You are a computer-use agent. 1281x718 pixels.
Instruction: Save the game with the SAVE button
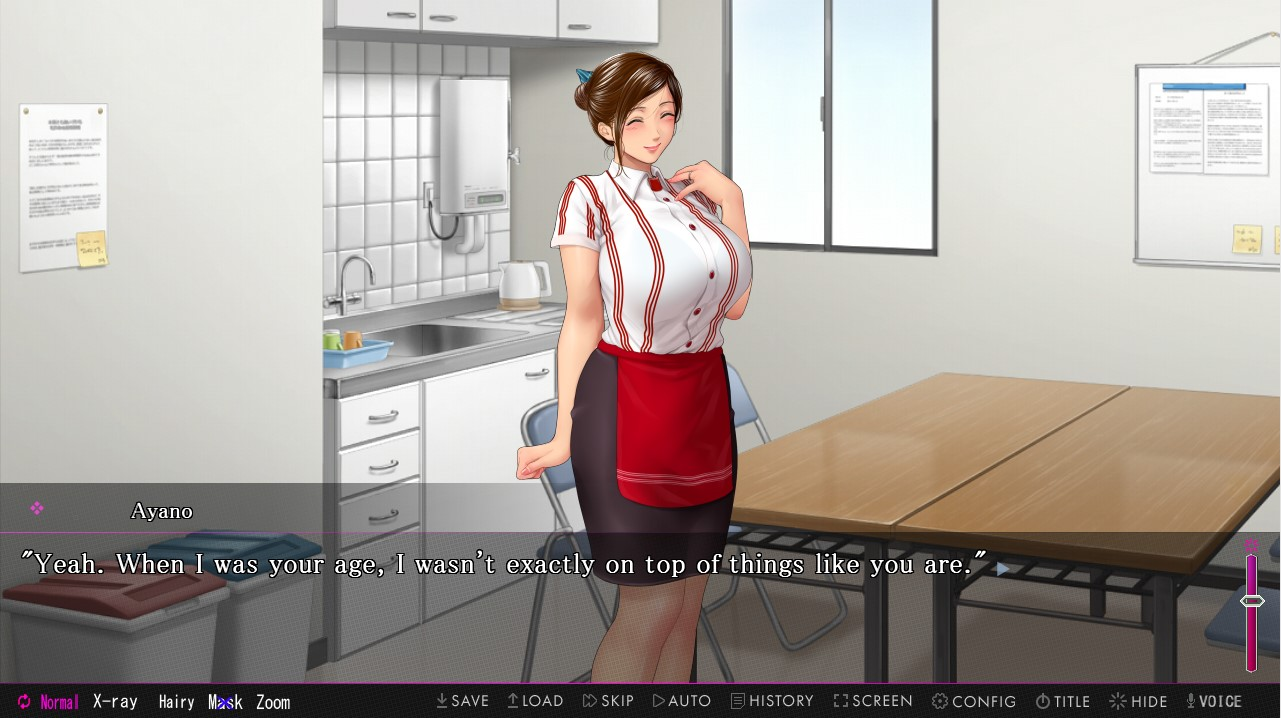click(462, 701)
